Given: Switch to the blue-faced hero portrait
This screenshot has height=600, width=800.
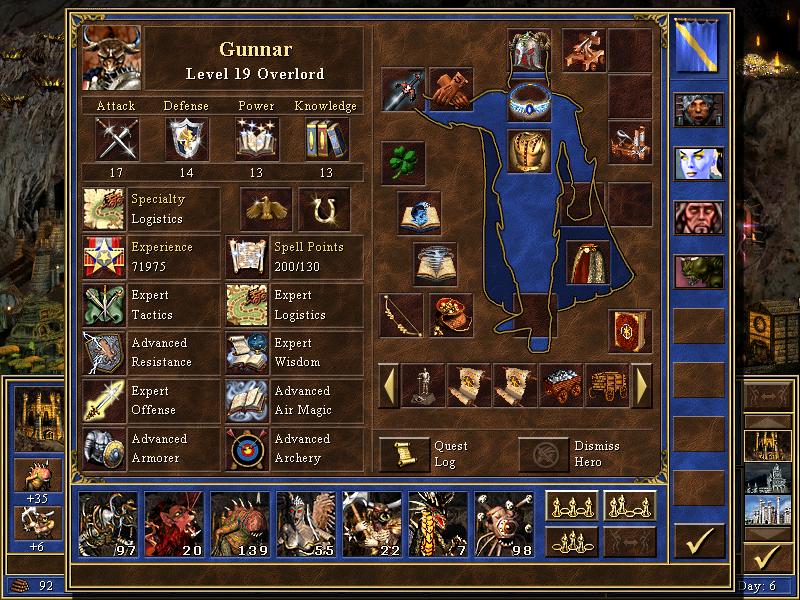Looking at the screenshot, I should pos(698,163).
